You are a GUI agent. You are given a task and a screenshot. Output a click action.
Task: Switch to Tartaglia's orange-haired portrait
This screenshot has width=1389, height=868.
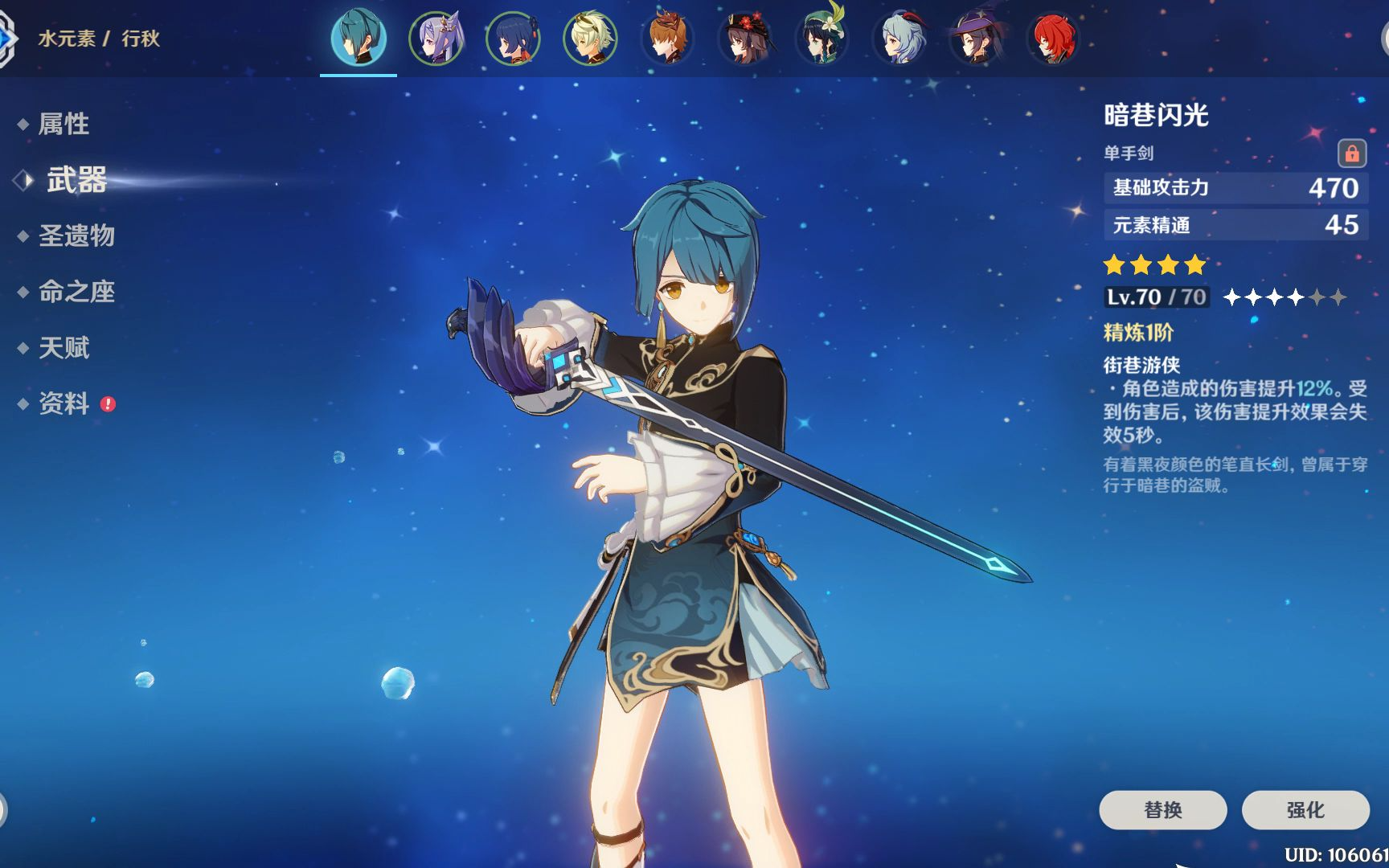pos(667,38)
